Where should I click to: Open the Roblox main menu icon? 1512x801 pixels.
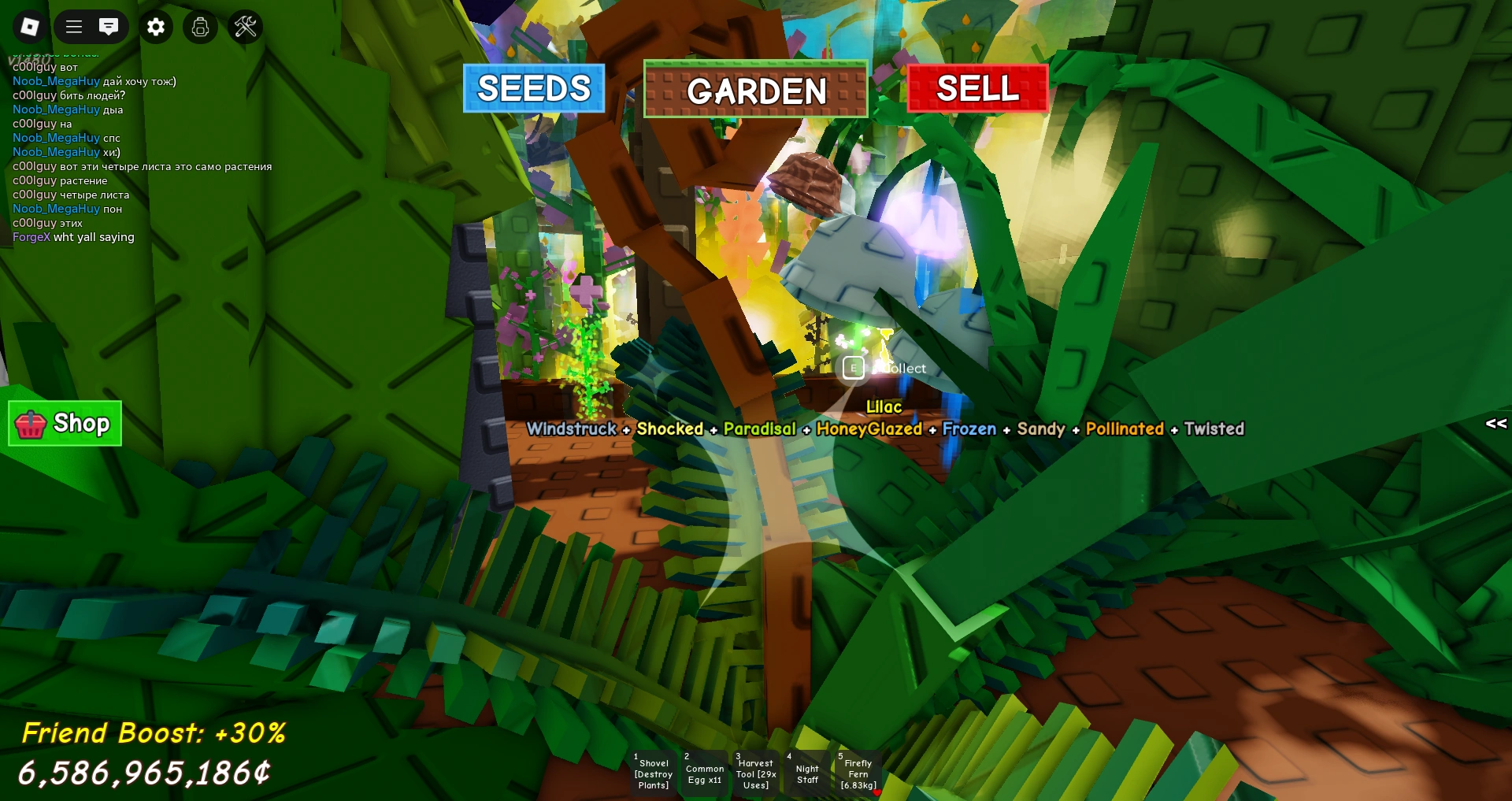pos(28,27)
